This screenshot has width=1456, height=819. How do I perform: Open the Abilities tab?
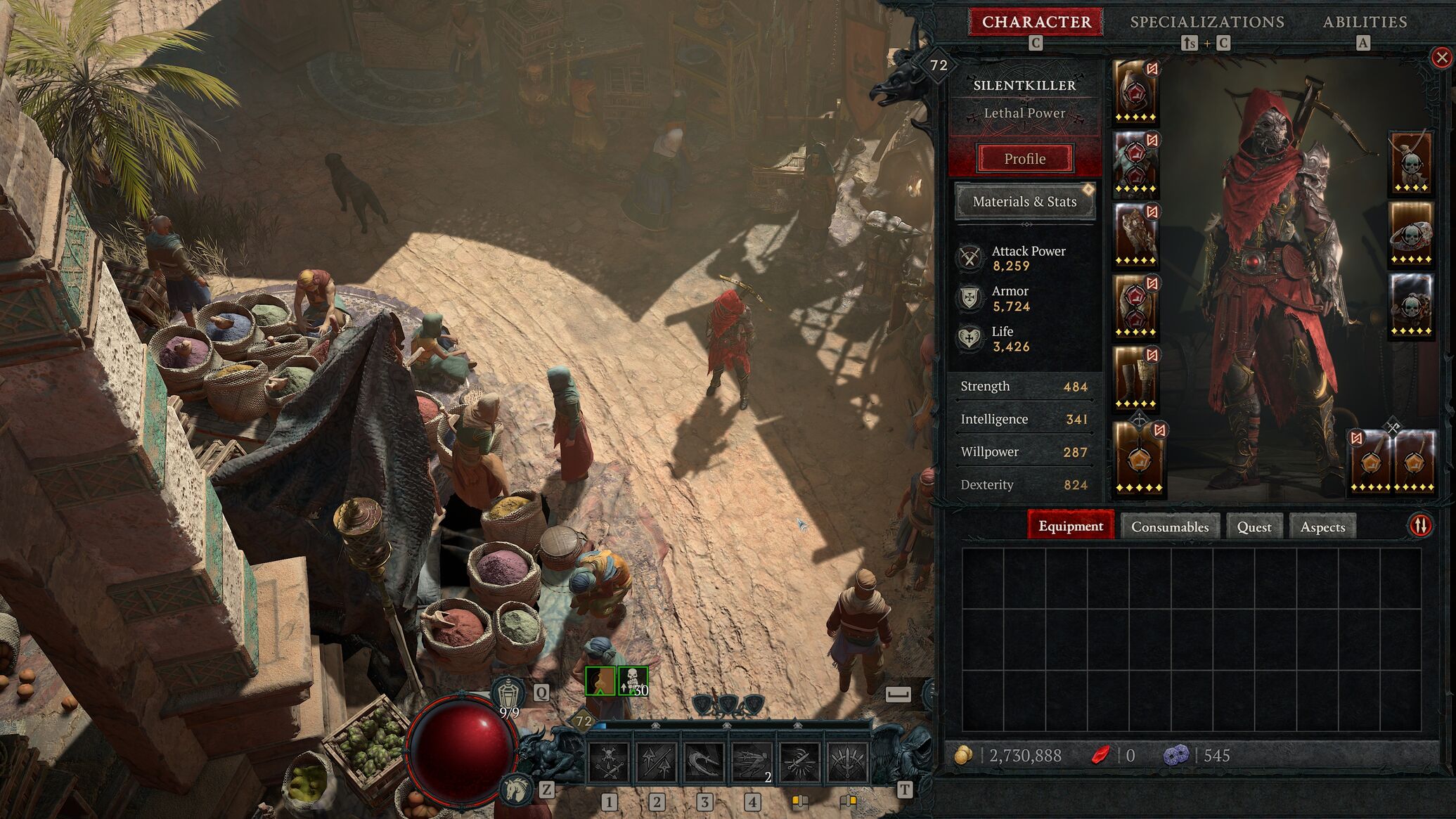point(1365,22)
